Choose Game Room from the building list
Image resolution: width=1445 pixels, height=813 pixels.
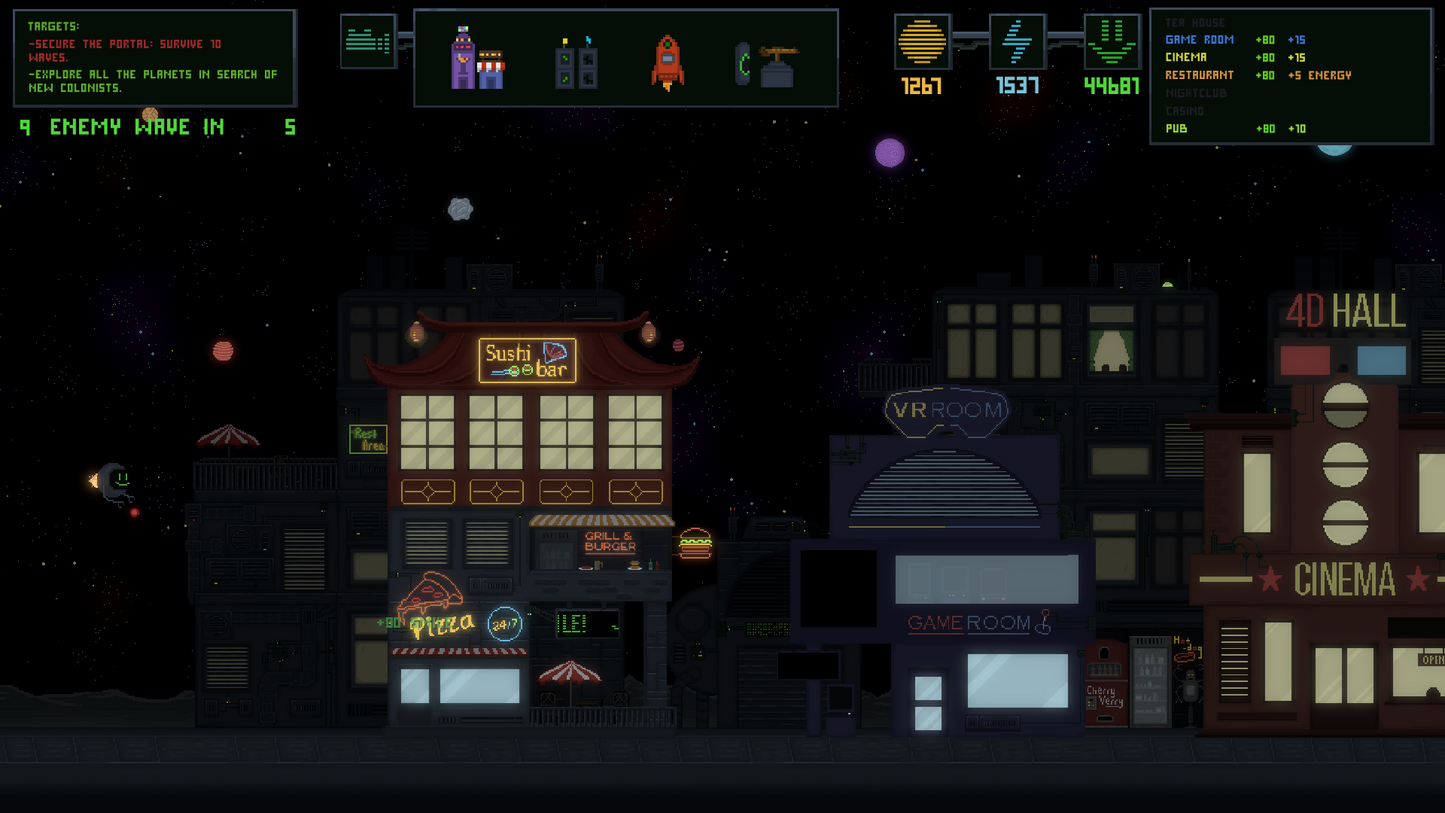point(1199,40)
